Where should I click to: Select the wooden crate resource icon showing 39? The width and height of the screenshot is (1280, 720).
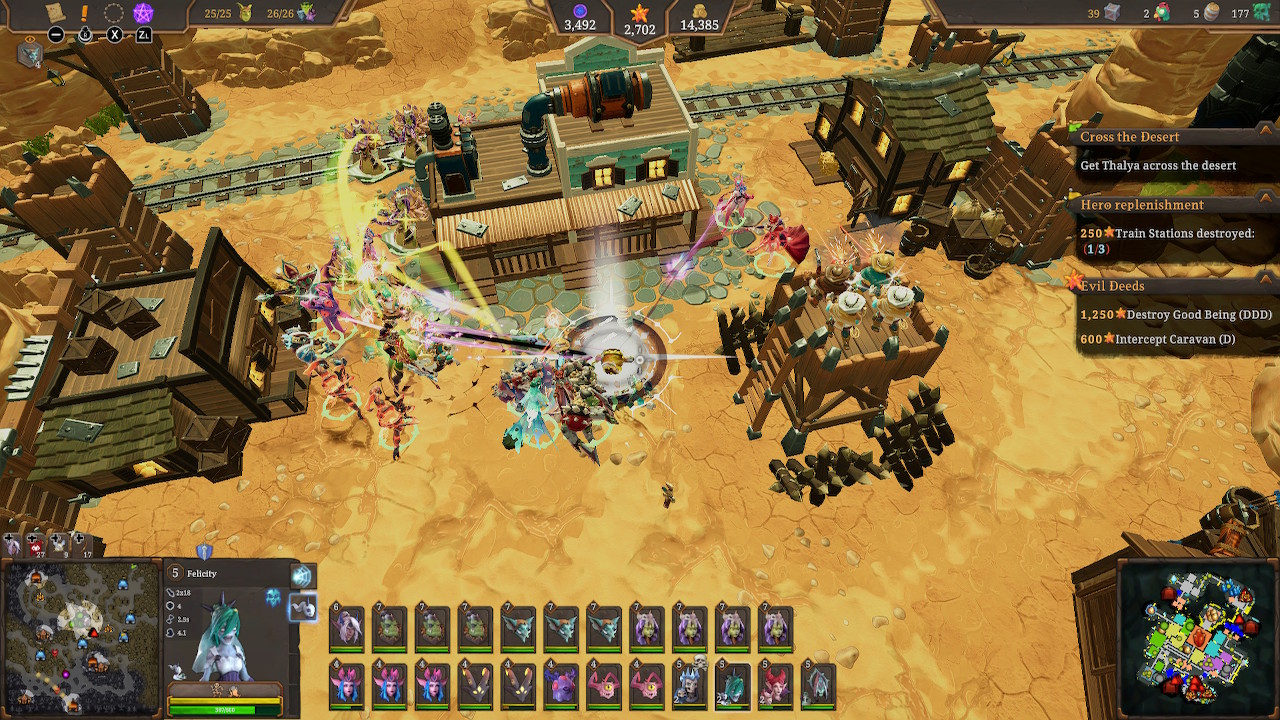(x=1112, y=13)
